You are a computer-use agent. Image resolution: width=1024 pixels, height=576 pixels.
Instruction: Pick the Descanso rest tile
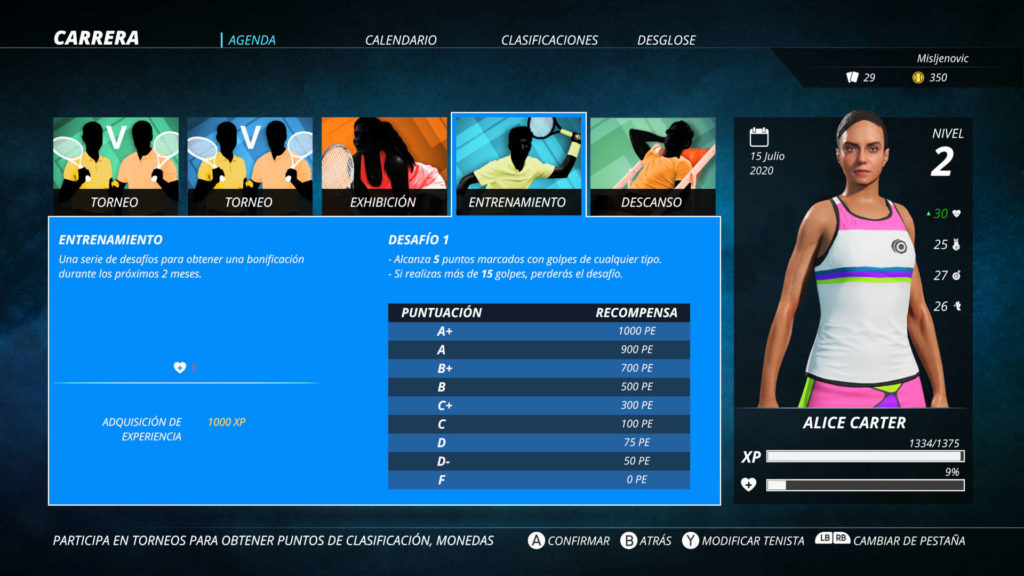point(652,165)
